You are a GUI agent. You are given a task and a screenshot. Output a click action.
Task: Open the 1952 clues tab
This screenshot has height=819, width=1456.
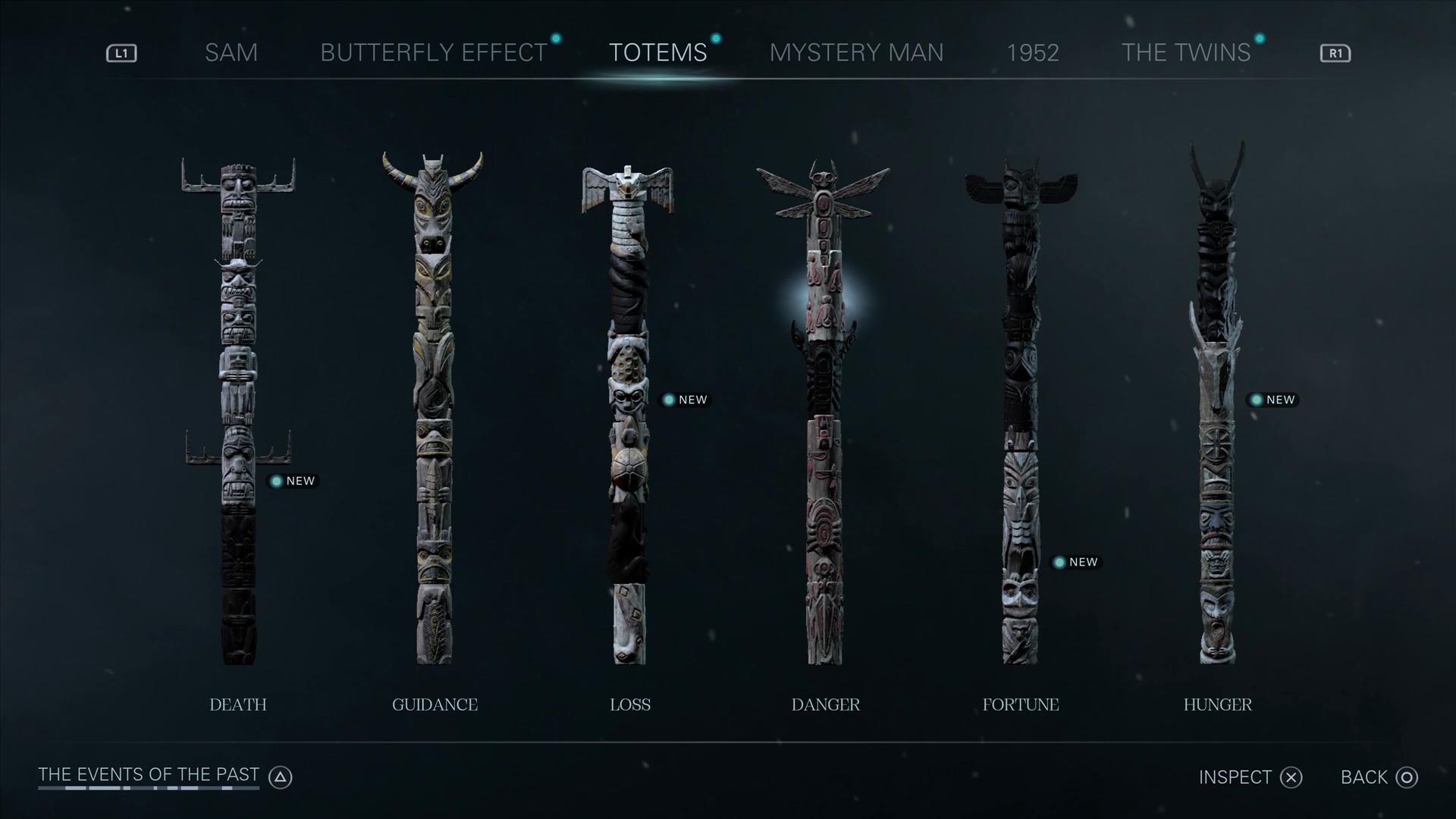(1032, 52)
